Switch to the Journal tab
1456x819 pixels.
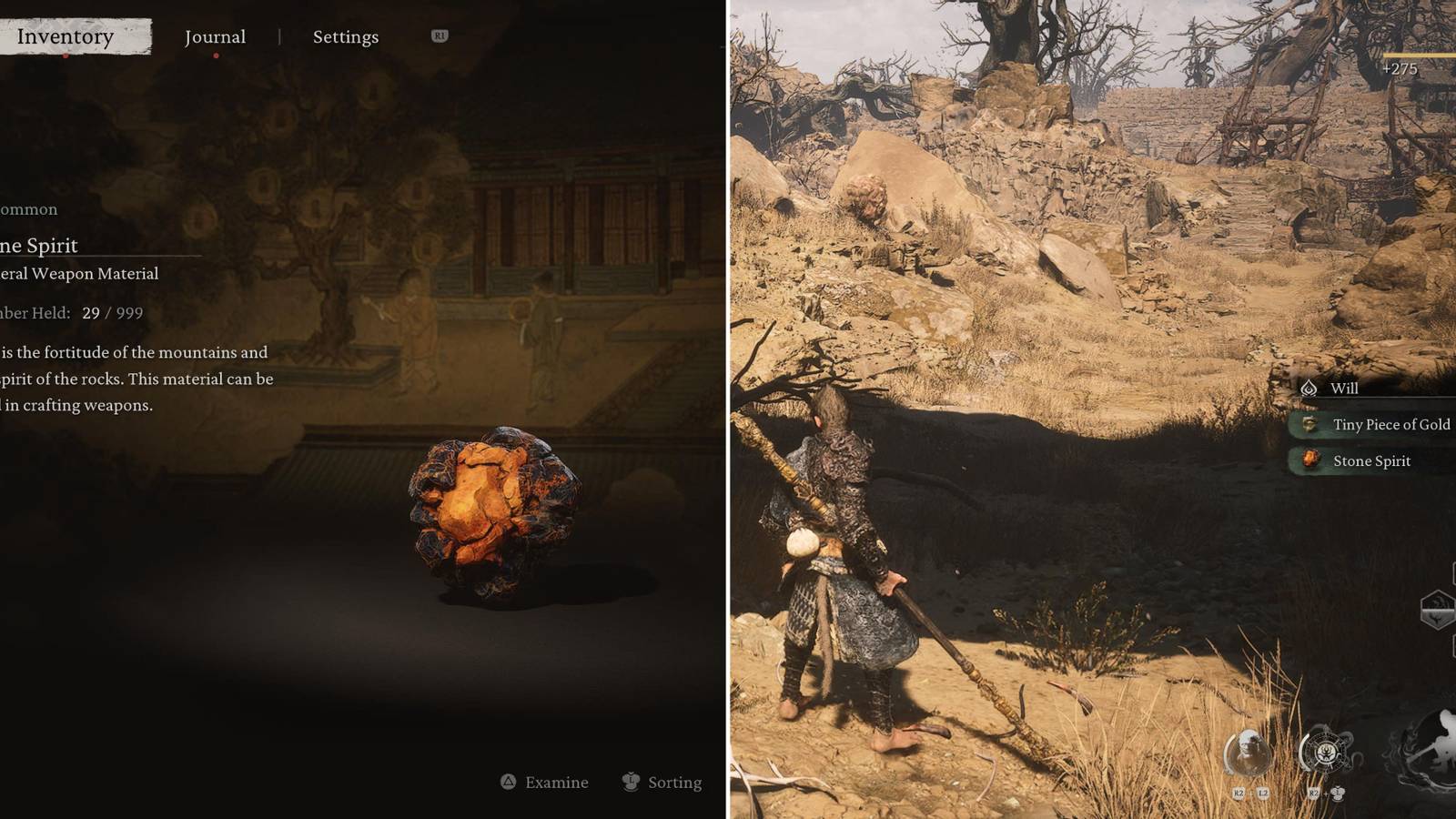pos(215,36)
